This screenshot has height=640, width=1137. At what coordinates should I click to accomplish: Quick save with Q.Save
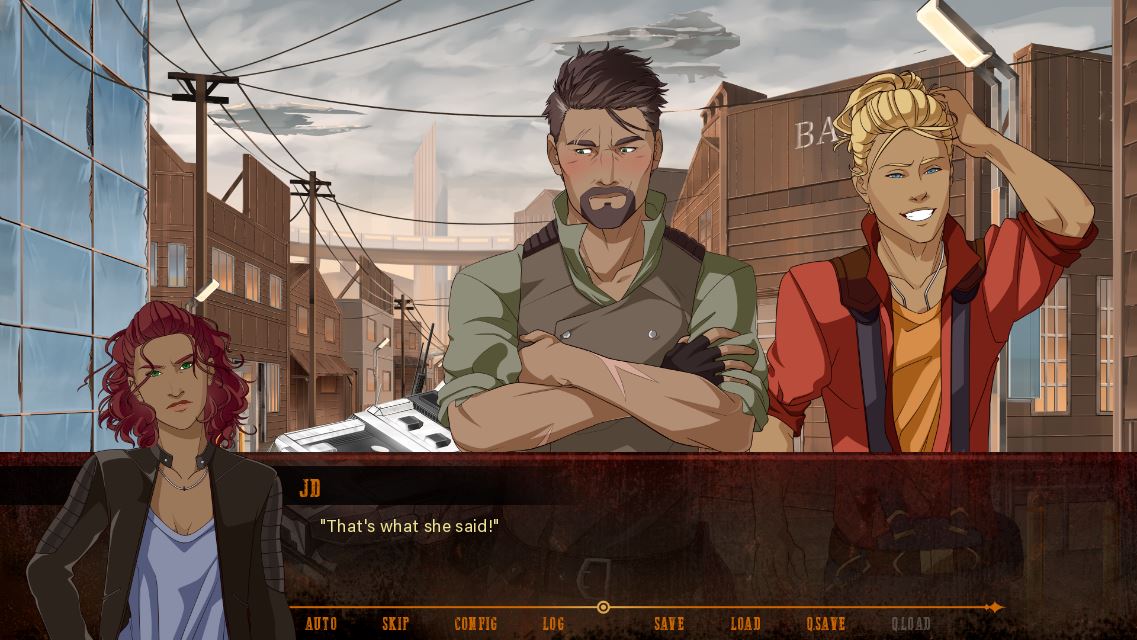(826, 624)
